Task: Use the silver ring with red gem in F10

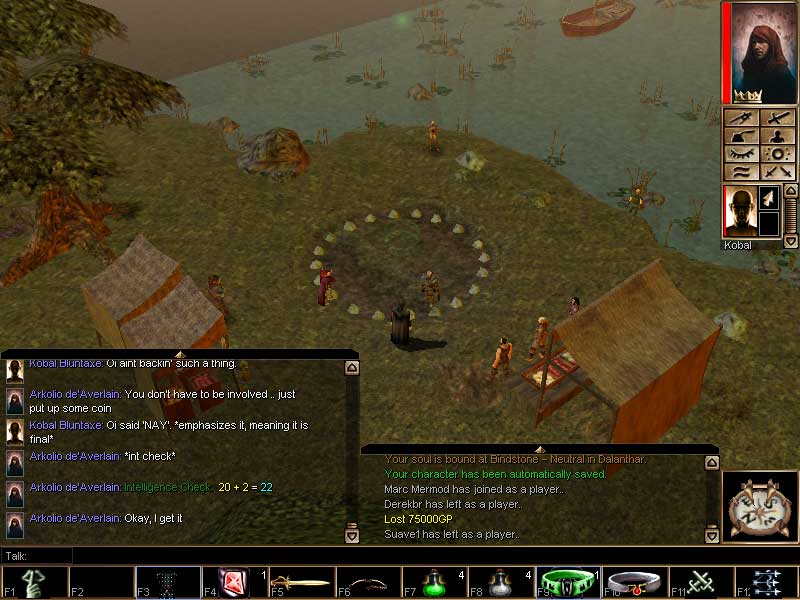Action: pos(637,583)
